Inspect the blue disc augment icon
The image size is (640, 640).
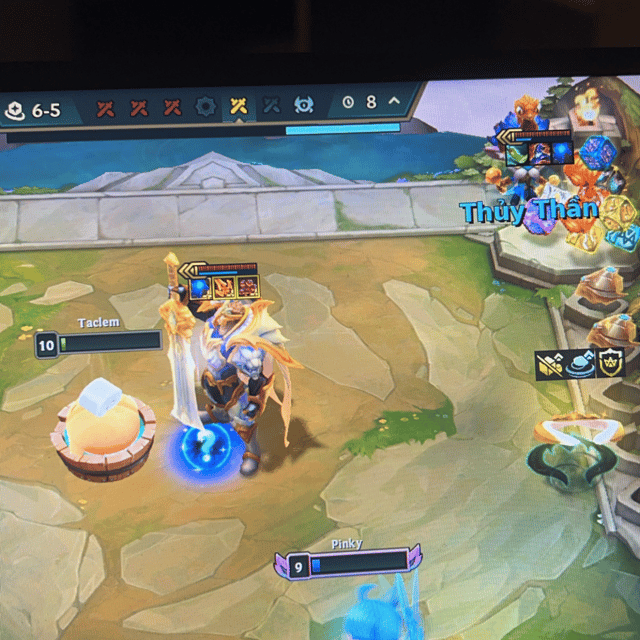pos(581,363)
